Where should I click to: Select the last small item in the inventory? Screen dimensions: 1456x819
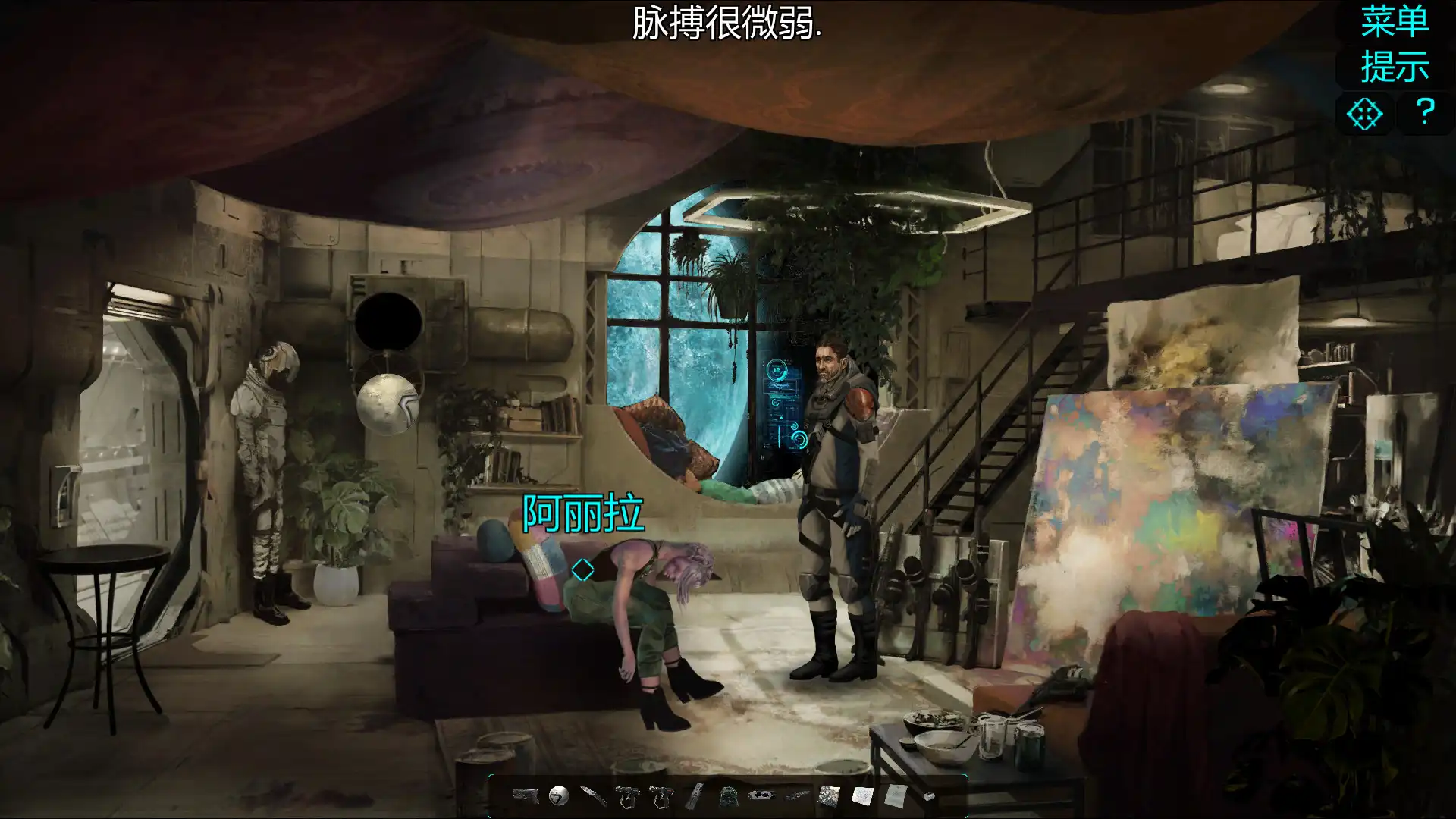point(929,796)
